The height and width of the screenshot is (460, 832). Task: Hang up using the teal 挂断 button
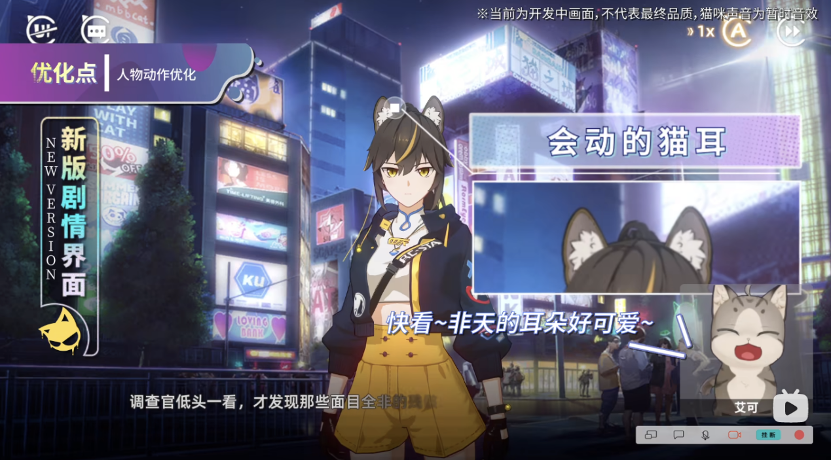pos(768,435)
